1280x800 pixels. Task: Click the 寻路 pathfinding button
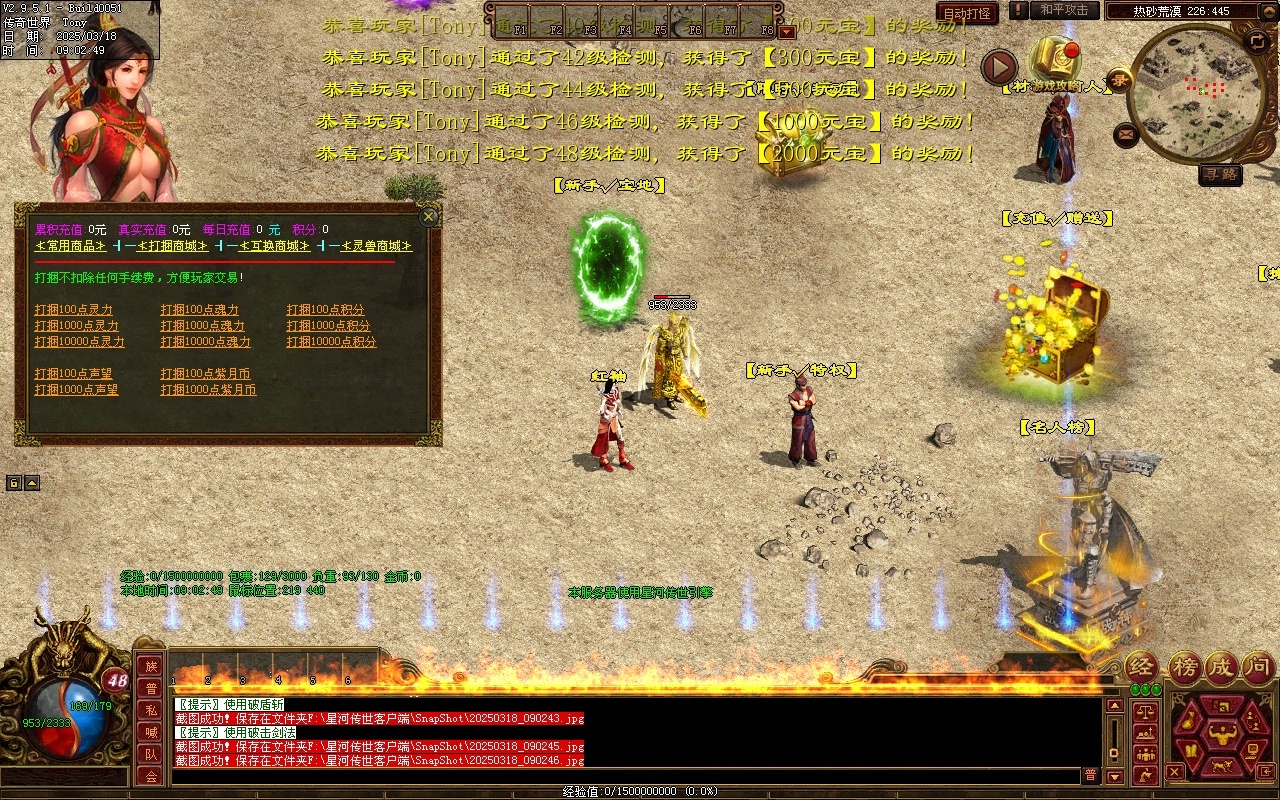click(x=1220, y=175)
